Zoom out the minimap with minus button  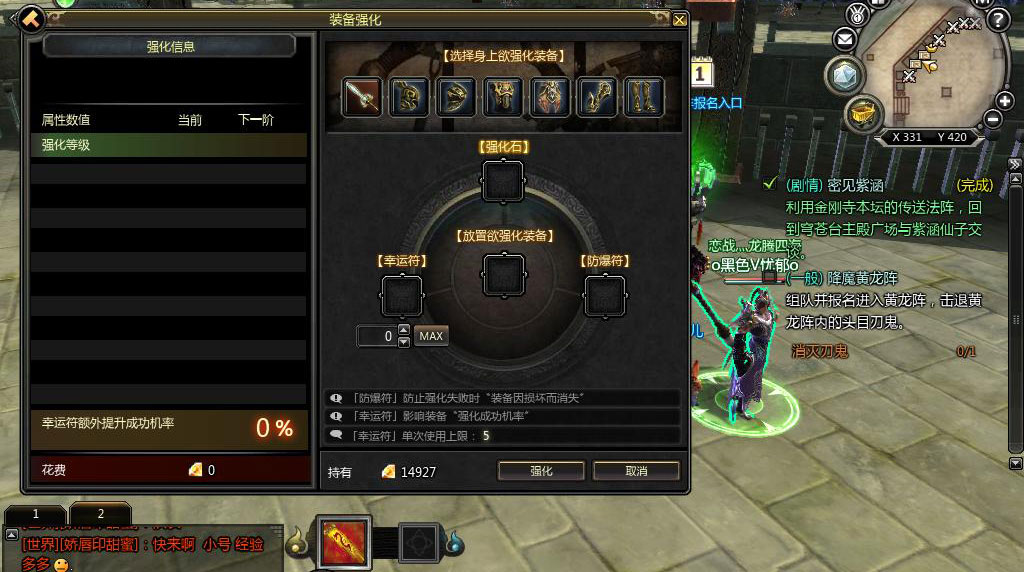pos(993,119)
